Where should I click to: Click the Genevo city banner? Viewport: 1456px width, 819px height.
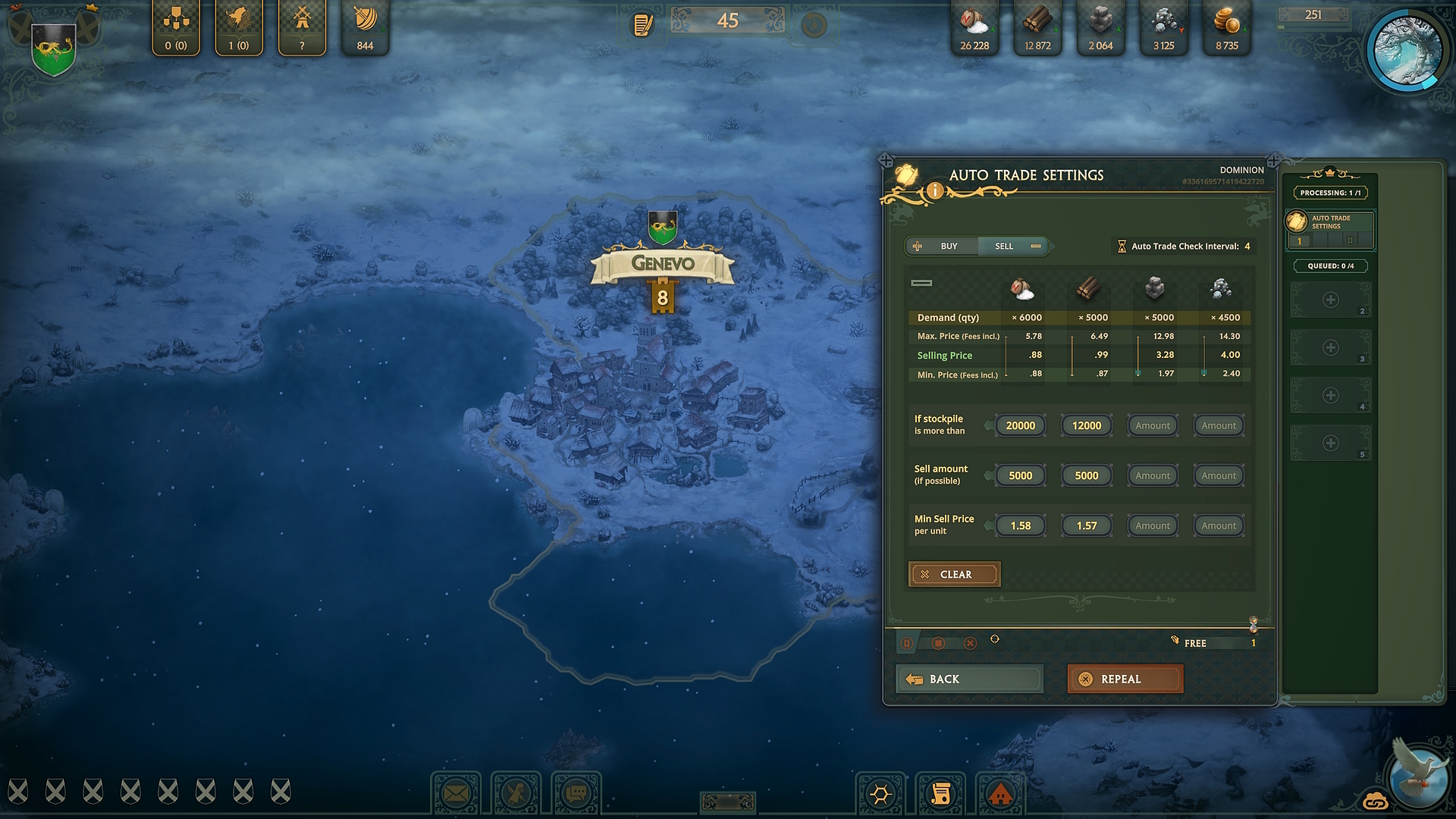pos(663,264)
